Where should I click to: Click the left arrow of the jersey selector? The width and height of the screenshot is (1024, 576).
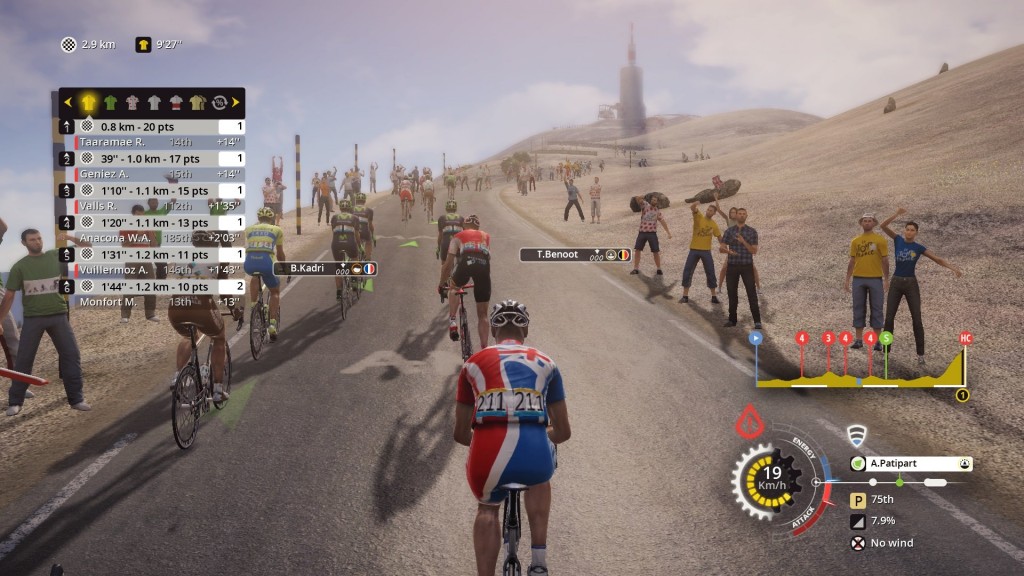68,102
